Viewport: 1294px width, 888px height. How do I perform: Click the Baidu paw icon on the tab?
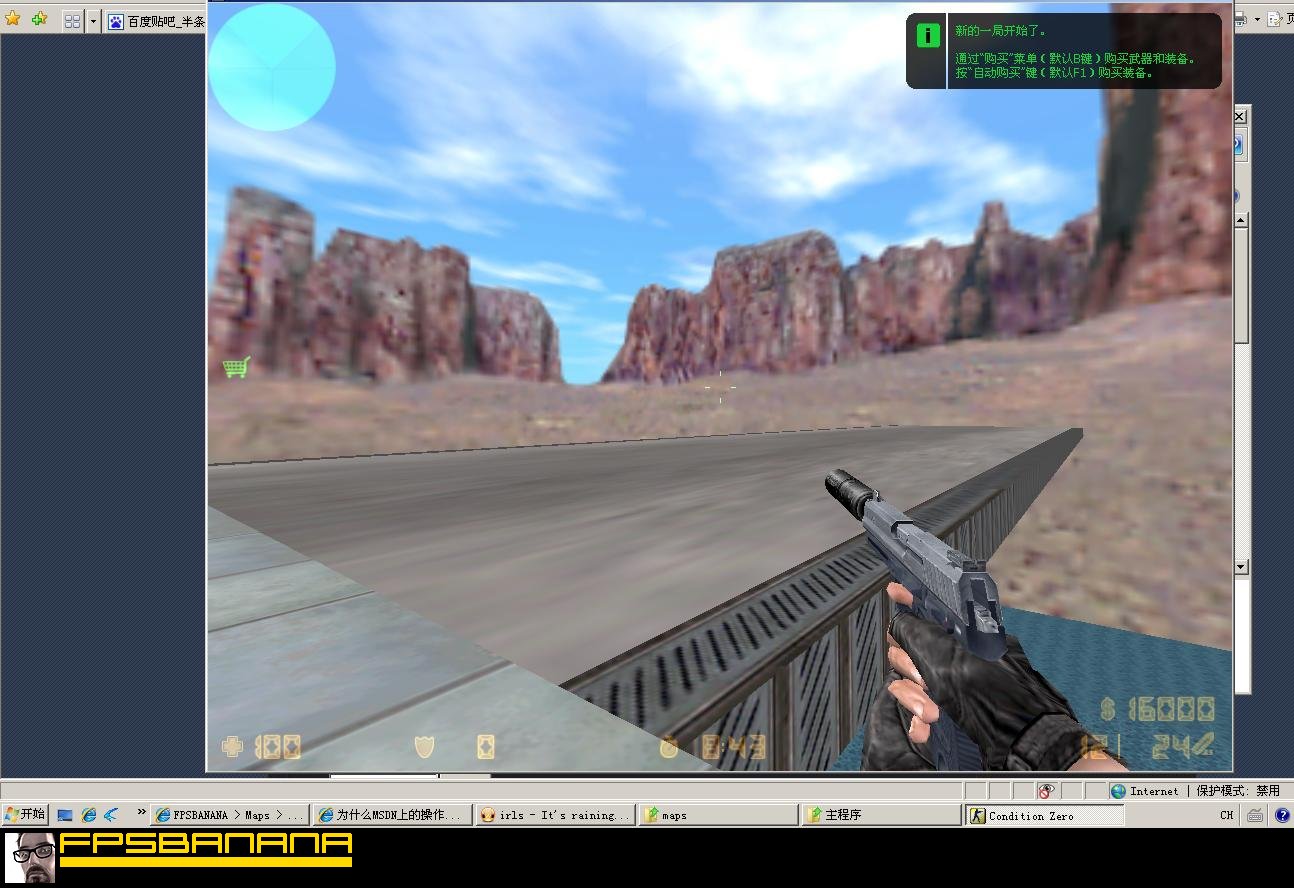(116, 20)
